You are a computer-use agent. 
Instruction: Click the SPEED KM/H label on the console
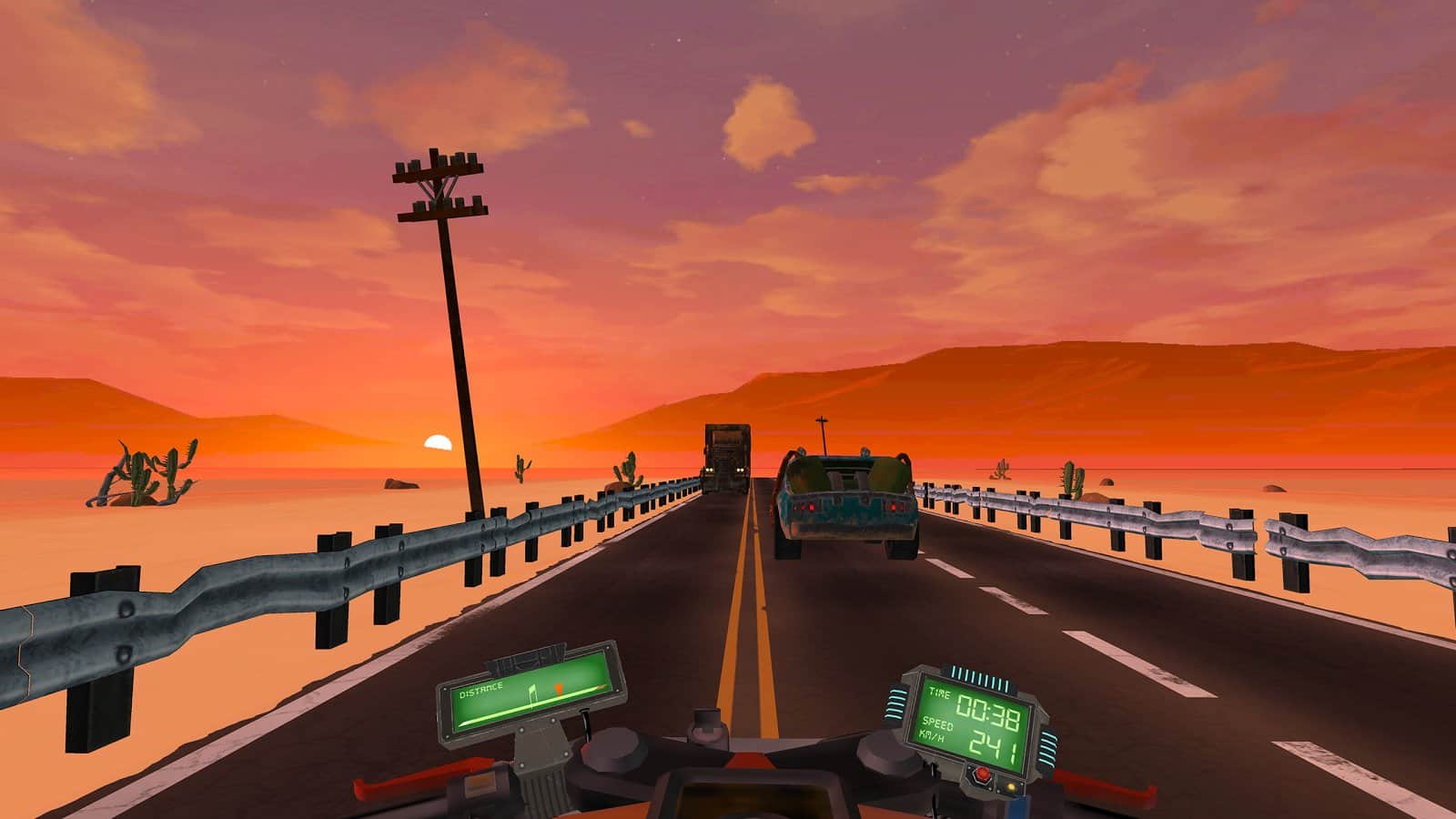934,728
